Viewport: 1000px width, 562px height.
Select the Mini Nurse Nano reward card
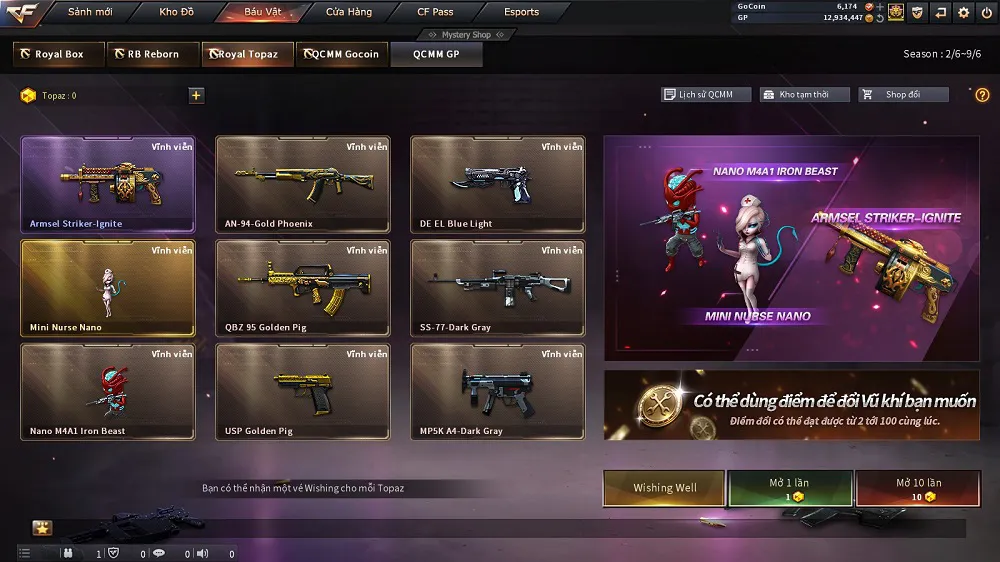point(108,288)
